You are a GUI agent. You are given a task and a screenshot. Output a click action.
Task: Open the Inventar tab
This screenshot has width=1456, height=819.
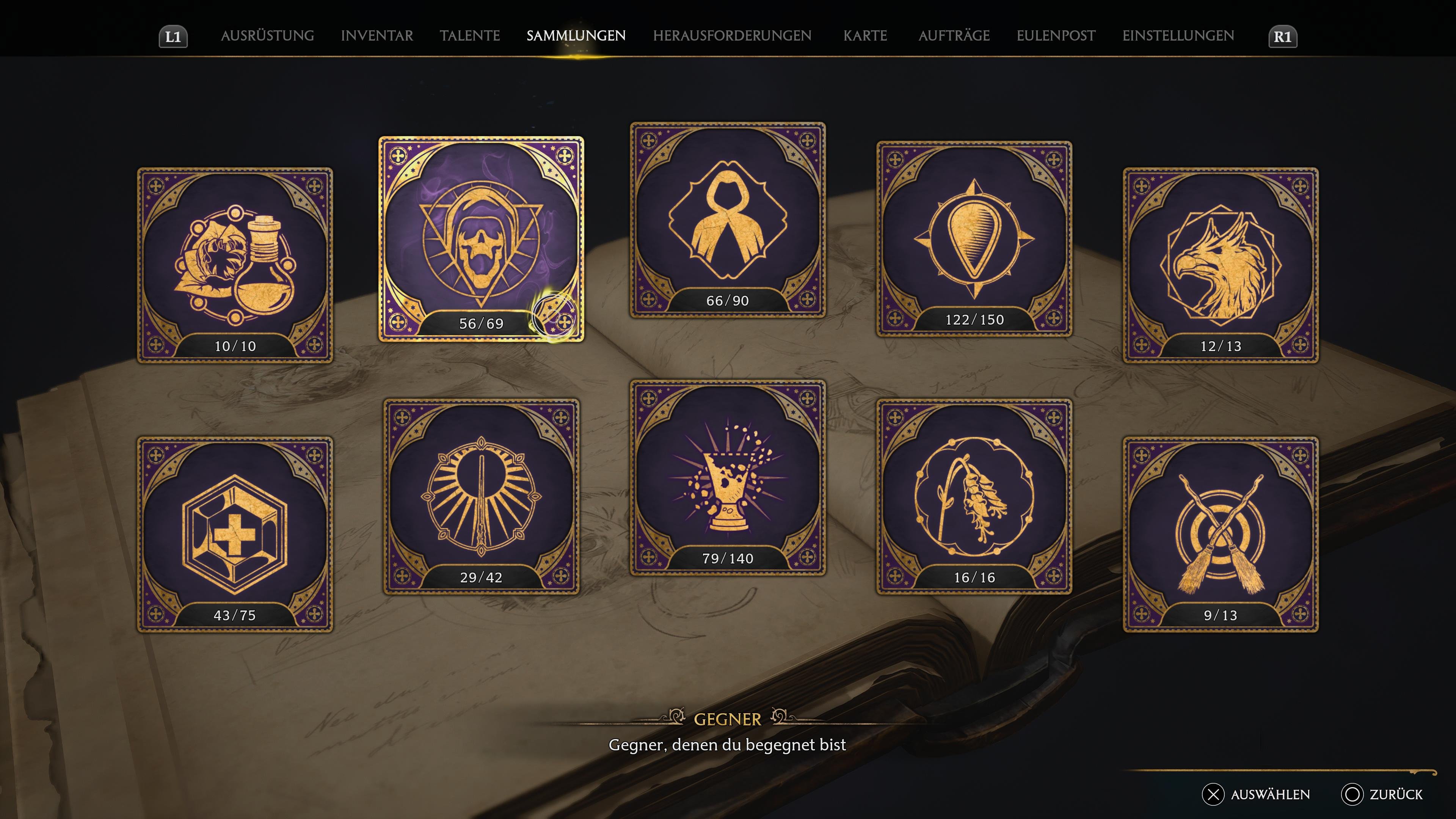(x=377, y=36)
